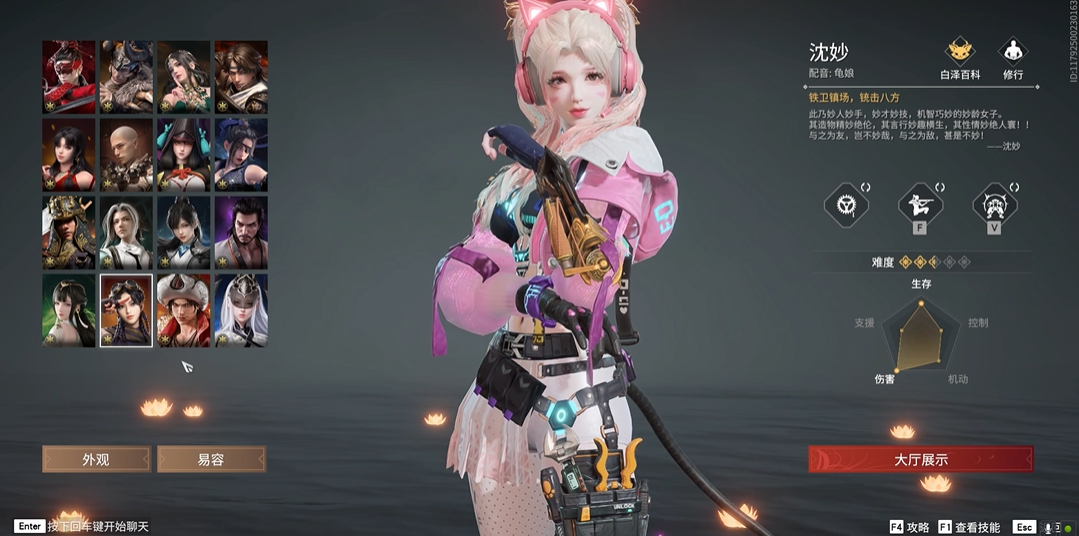Image resolution: width=1079 pixels, height=536 pixels.
Task: Select the red-masked hero portrait
Action: pos(69,77)
